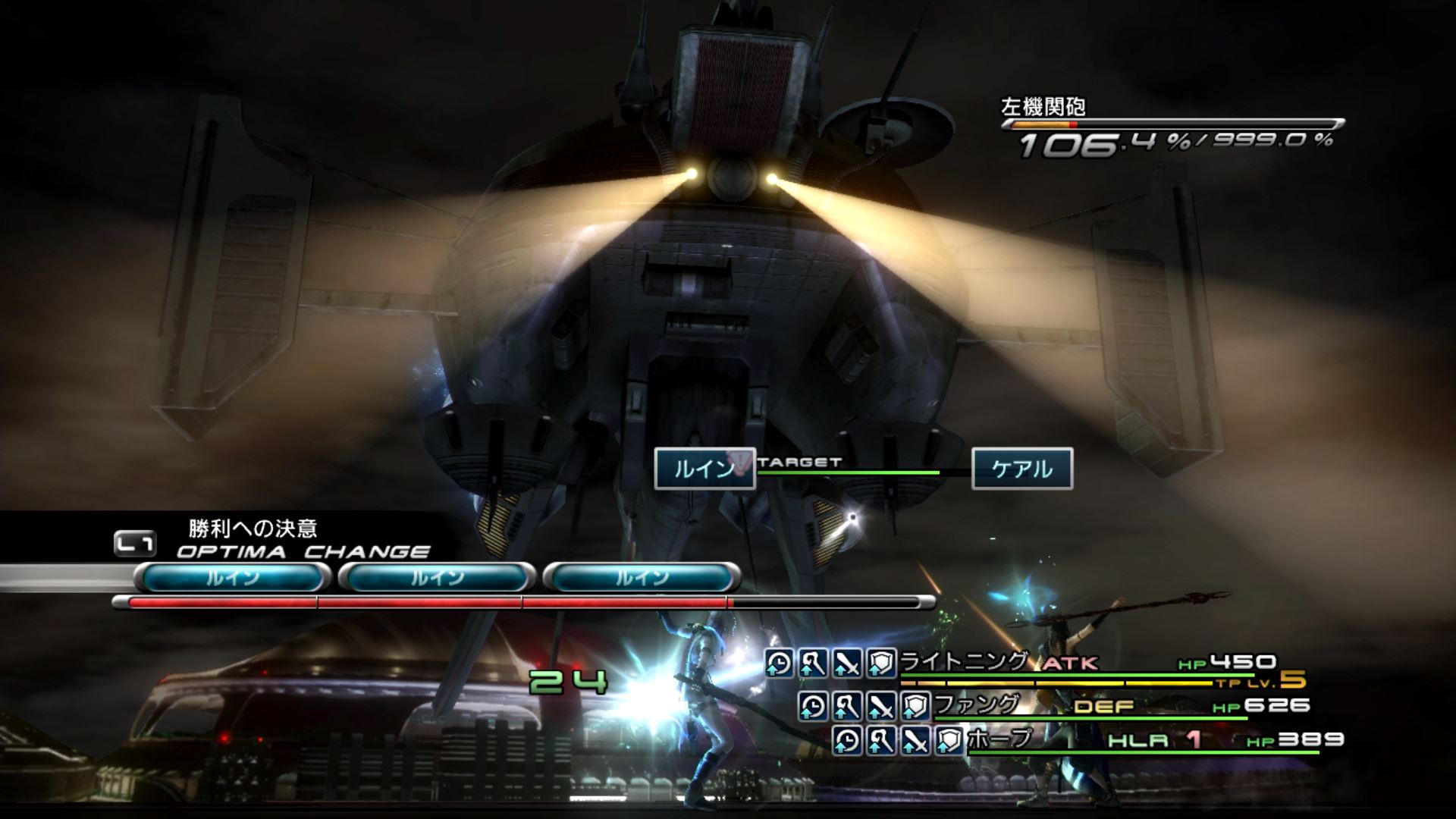
Task: Click the ケアル action label
Action: [x=1021, y=469]
